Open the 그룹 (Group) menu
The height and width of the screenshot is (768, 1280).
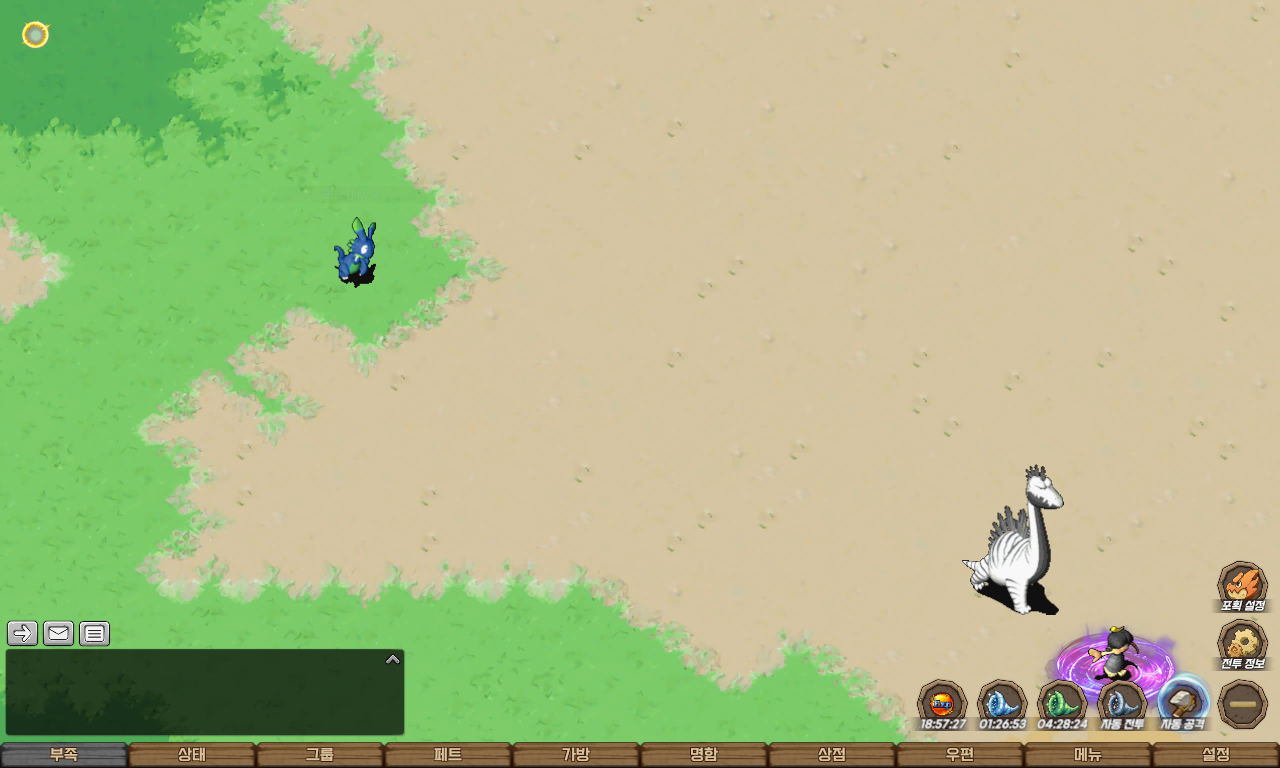320,755
